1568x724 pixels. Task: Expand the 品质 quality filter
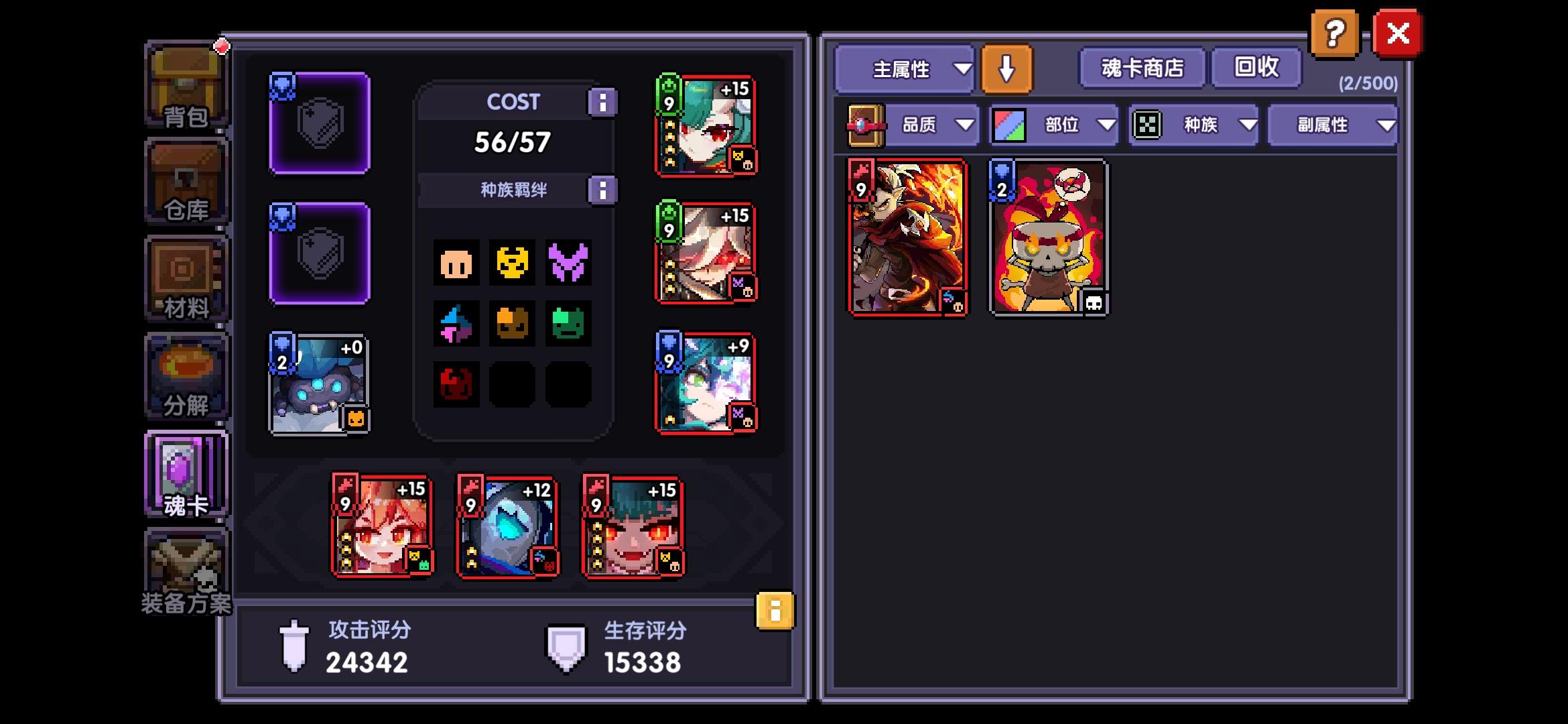pos(934,125)
